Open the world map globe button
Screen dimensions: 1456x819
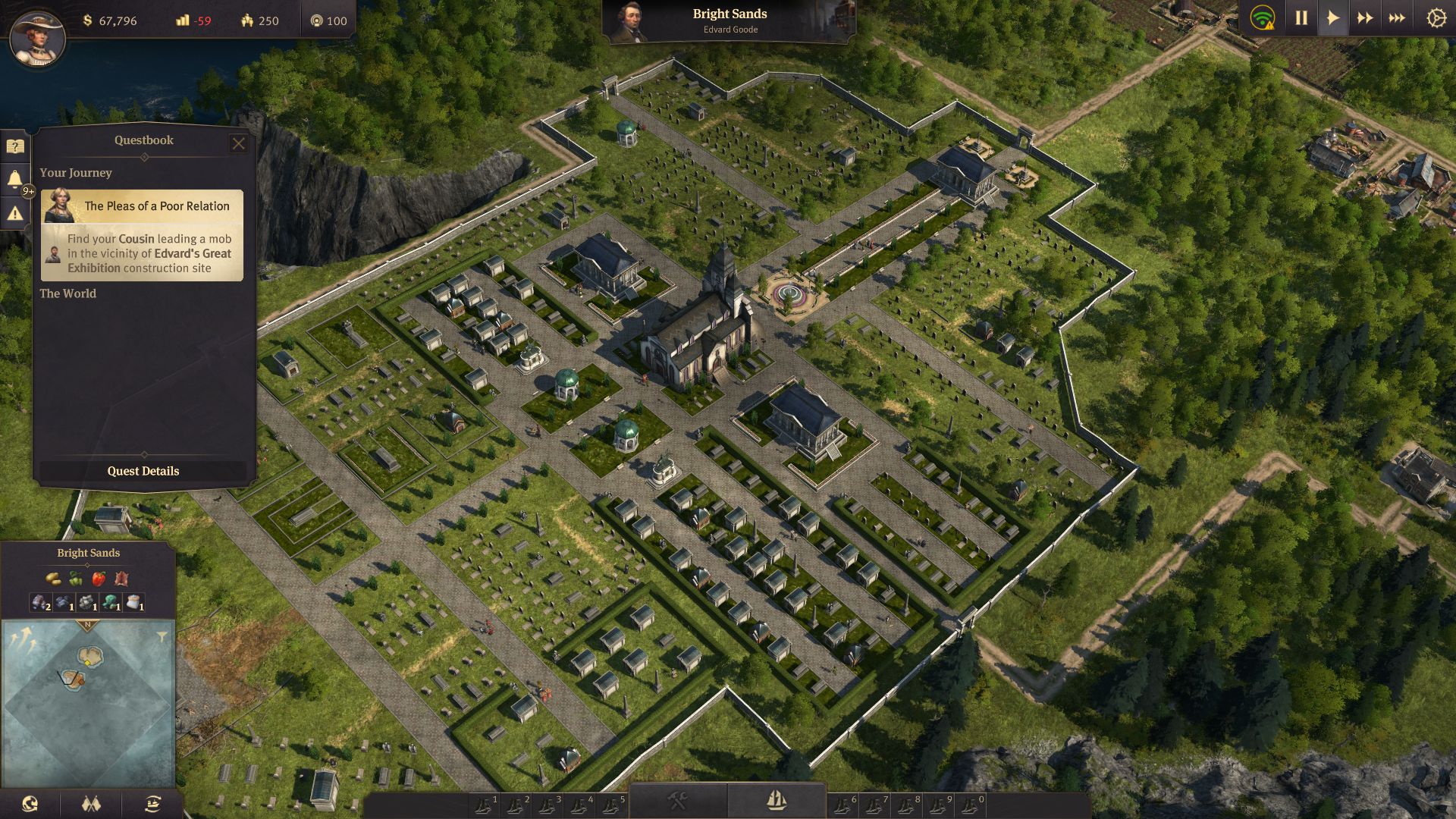tap(30, 804)
